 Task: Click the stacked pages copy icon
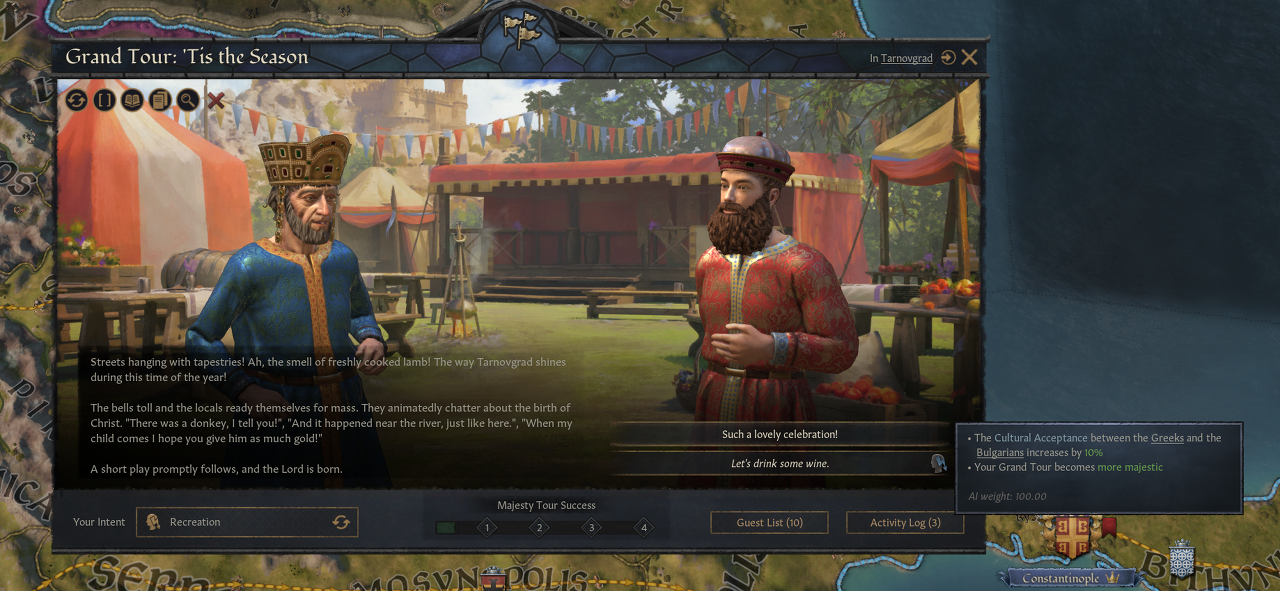tap(160, 100)
